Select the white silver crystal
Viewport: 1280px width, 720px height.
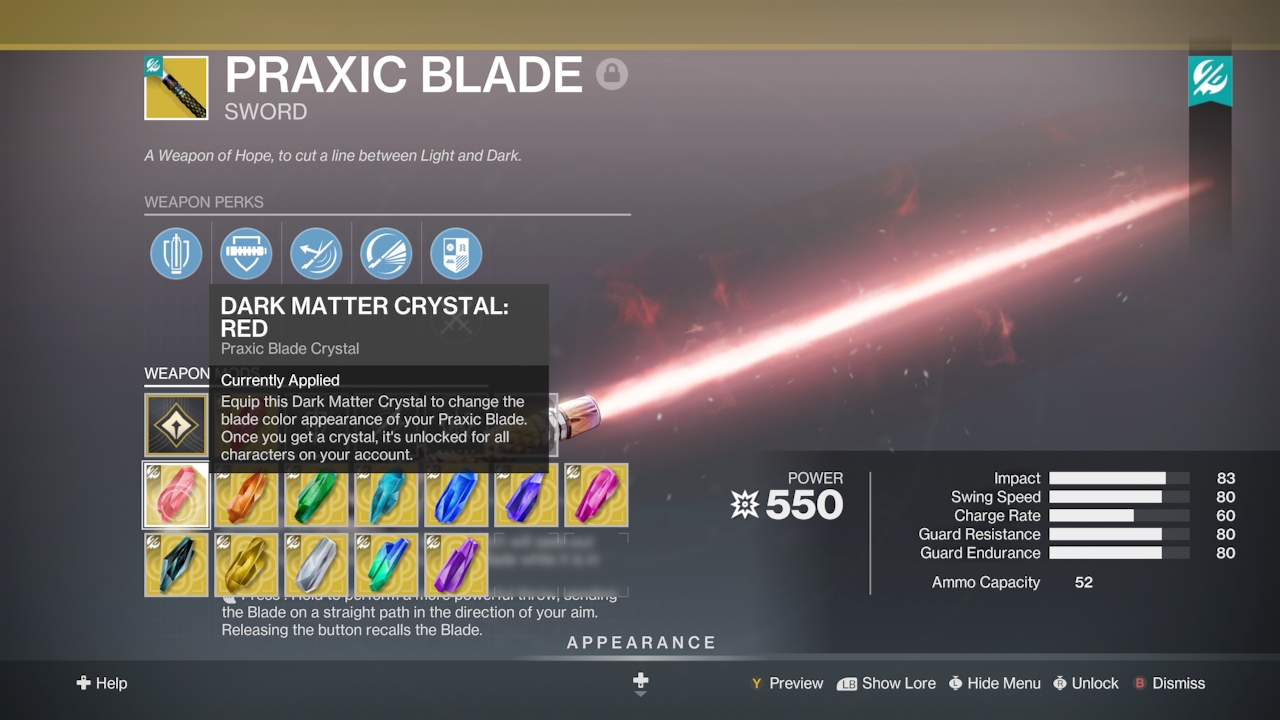(316, 564)
